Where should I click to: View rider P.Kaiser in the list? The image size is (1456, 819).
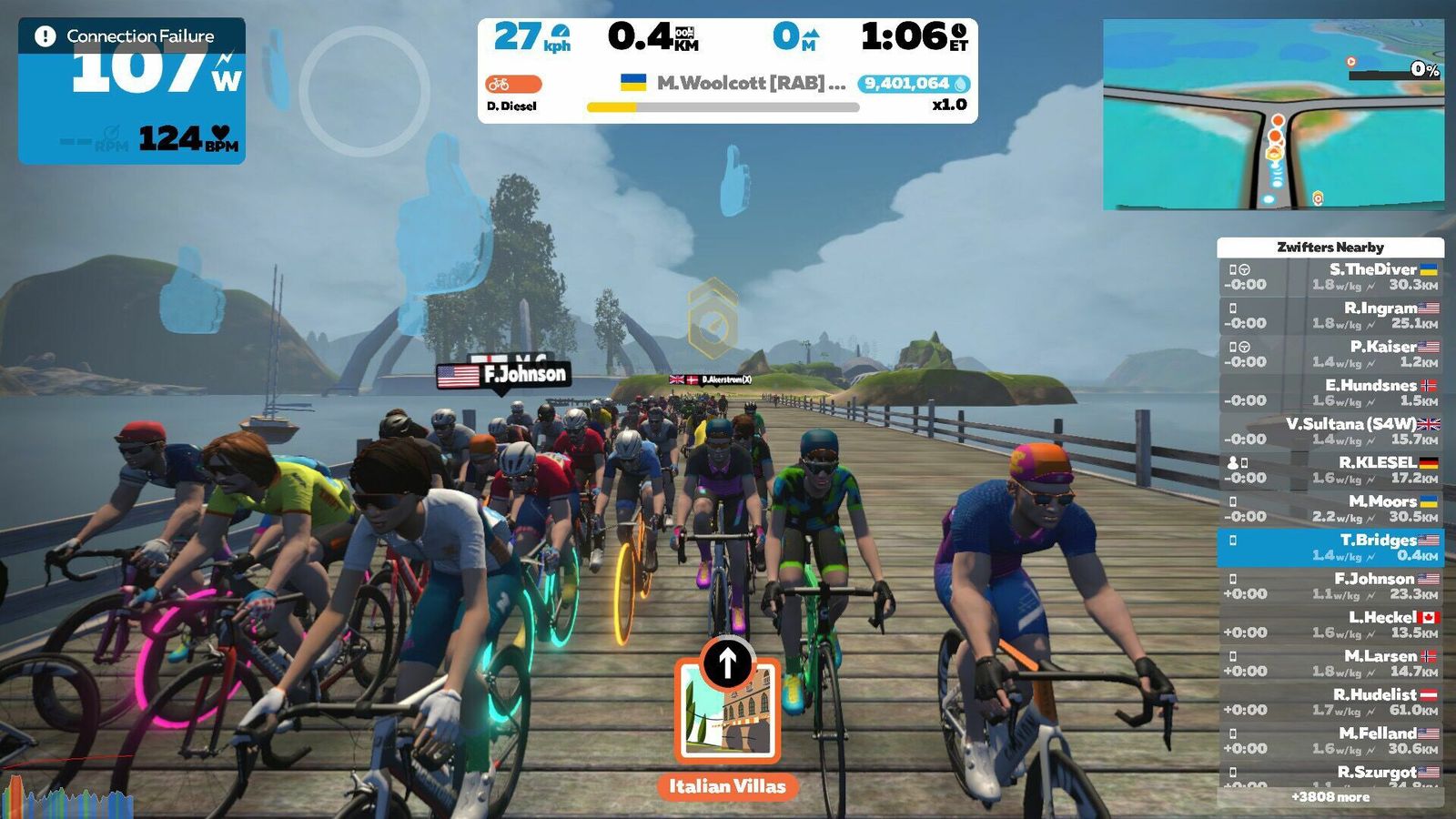point(1330,354)
